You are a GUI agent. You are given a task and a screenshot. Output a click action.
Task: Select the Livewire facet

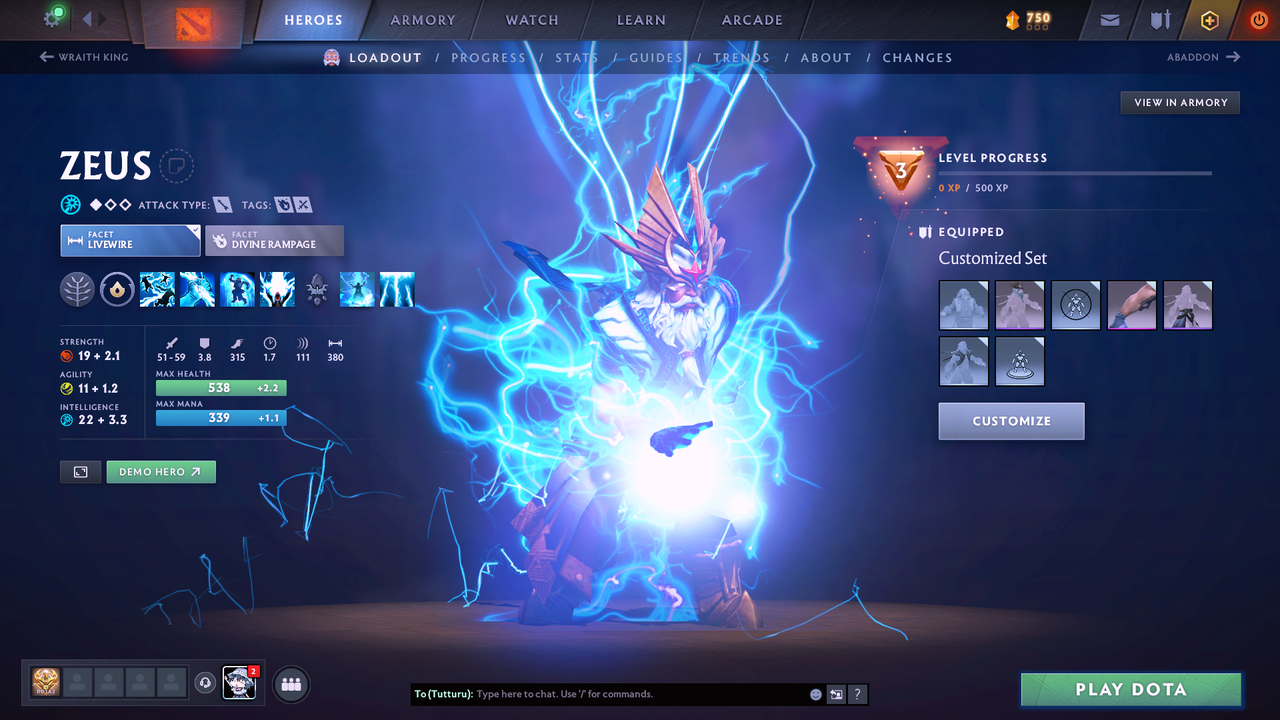tap(130, 240)
